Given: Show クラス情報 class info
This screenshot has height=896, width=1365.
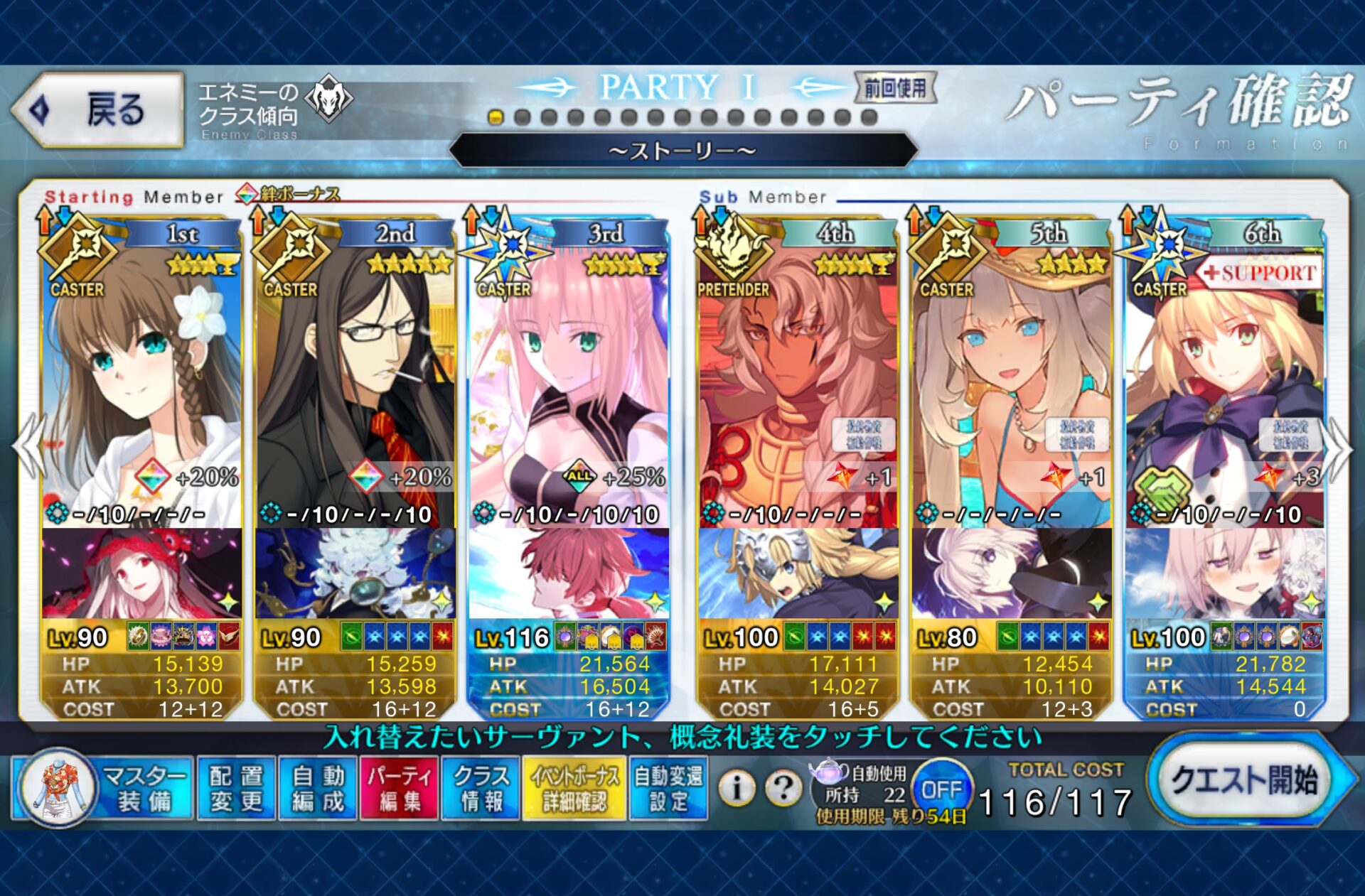Looking at the screenshot, I should (x=481, y=789).
